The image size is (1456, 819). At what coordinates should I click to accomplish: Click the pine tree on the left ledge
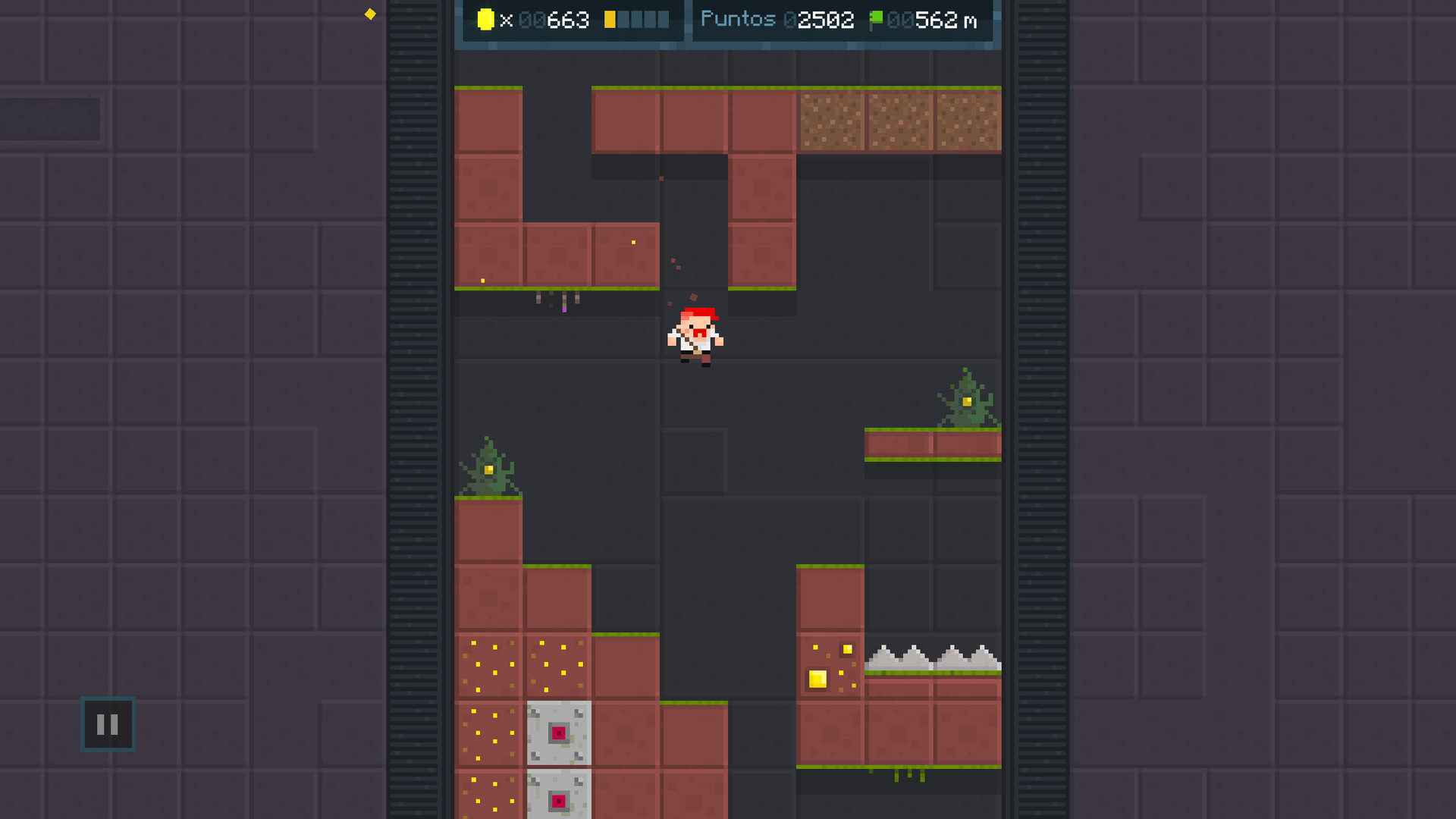pyautogui.click(x=488, y=466)
